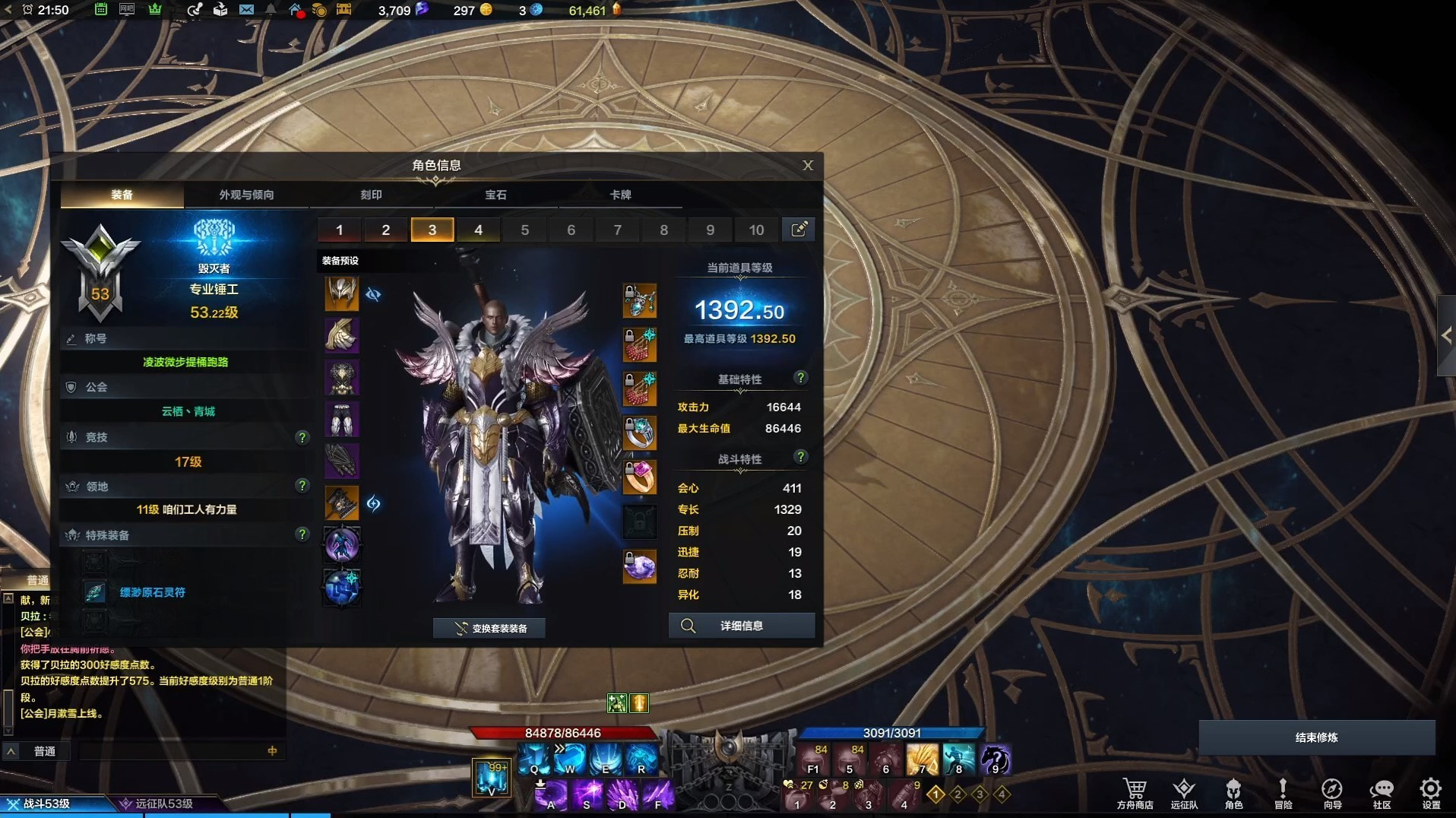Viewport: 1456px width, 818px height.
Task: Select equipment preset 1
Action: coord(339,230)
